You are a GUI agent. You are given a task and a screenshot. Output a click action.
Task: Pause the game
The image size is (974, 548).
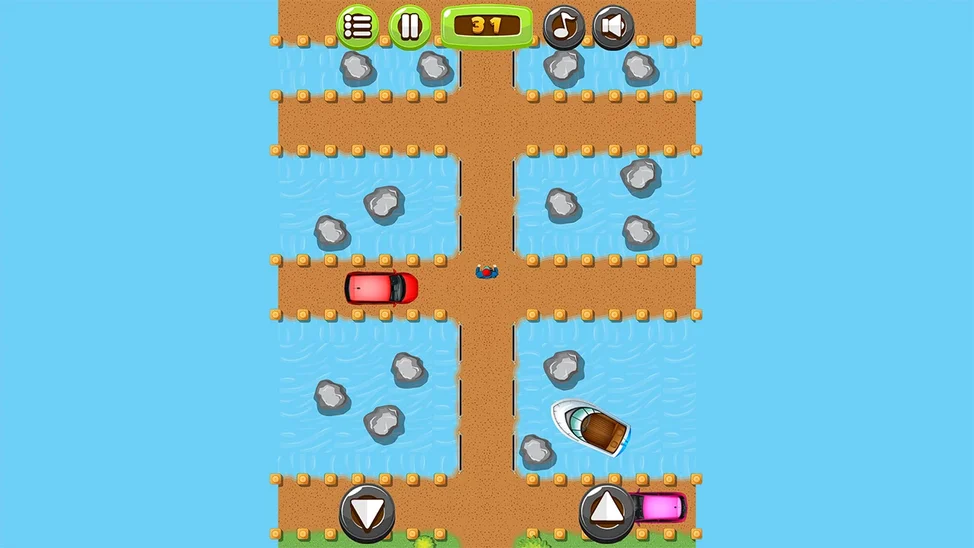coord(410,27)
